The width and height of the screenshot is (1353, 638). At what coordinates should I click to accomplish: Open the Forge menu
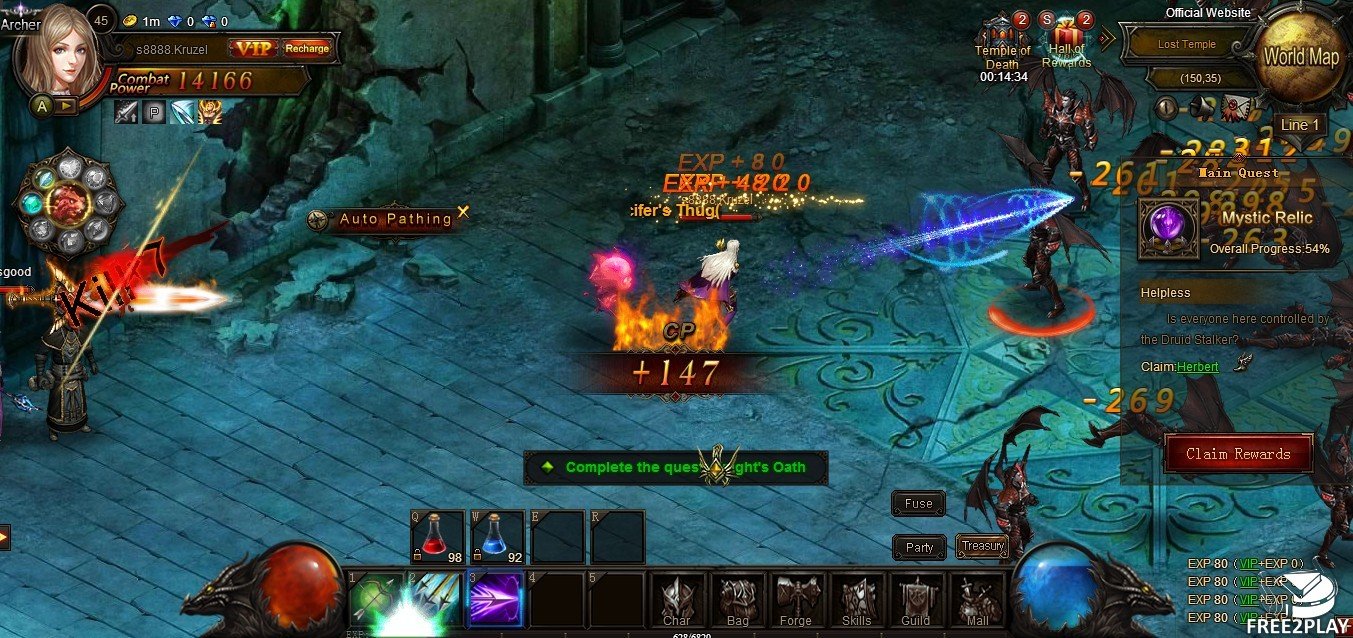[797, 601]
